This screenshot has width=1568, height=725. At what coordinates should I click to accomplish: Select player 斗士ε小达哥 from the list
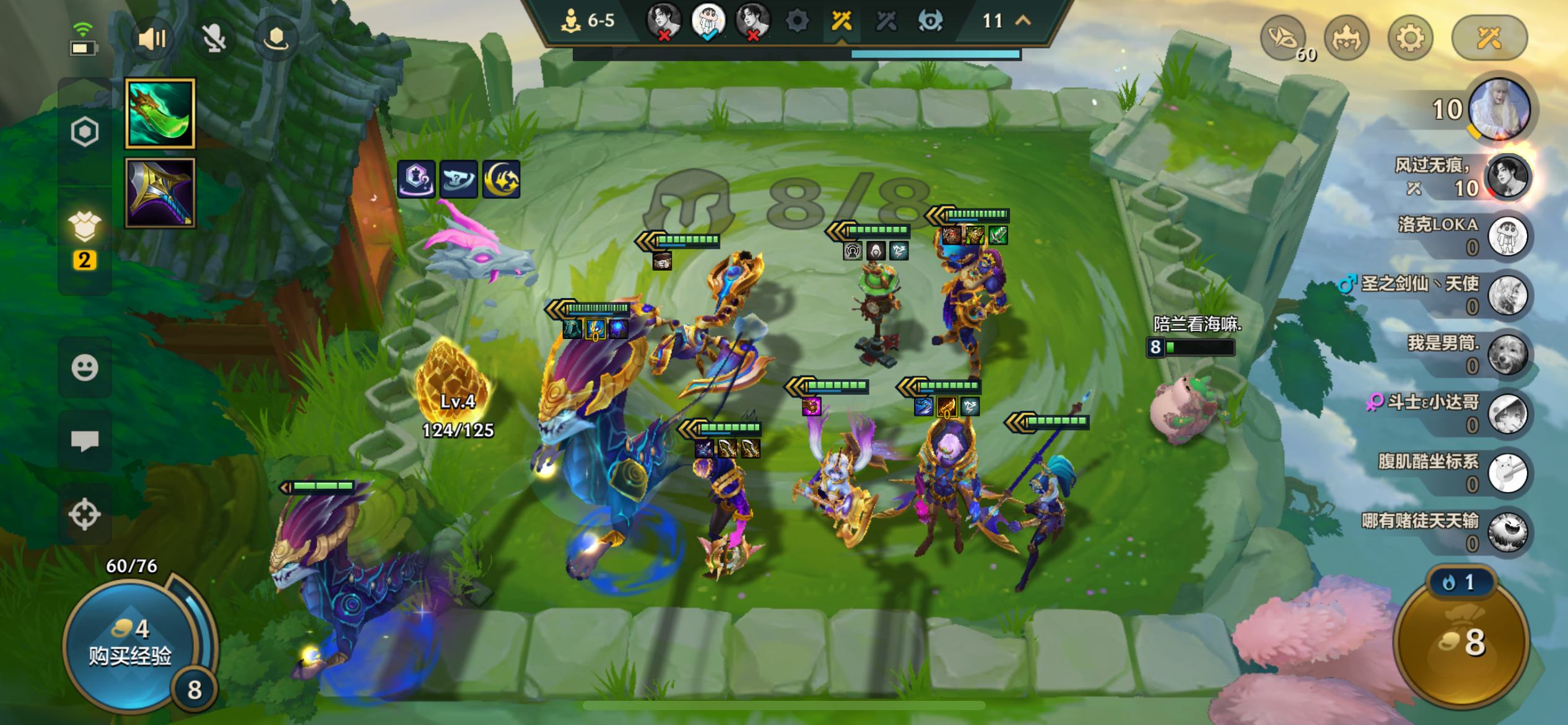pos(1507,414)
